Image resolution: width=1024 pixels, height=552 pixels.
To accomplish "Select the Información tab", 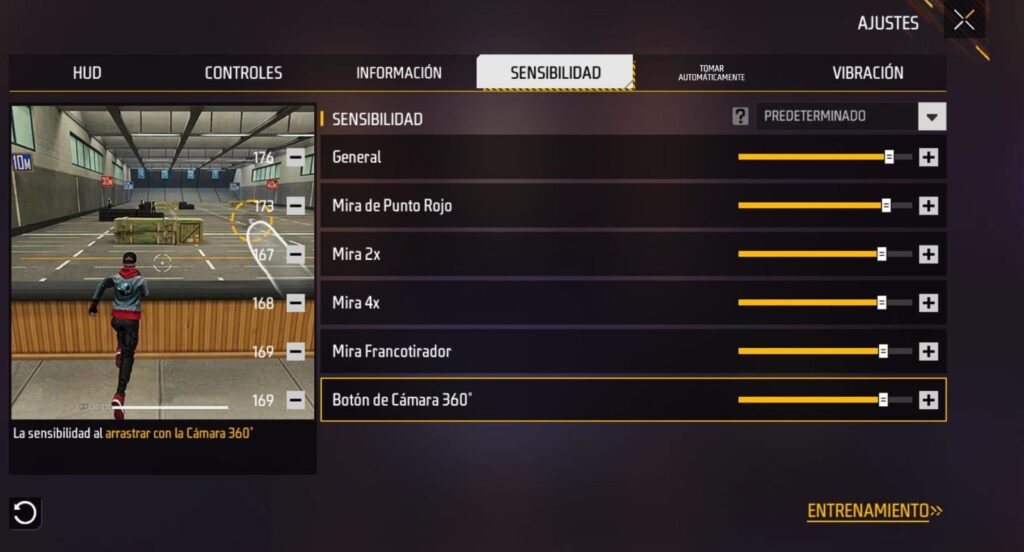I will (x=398, y=73).
